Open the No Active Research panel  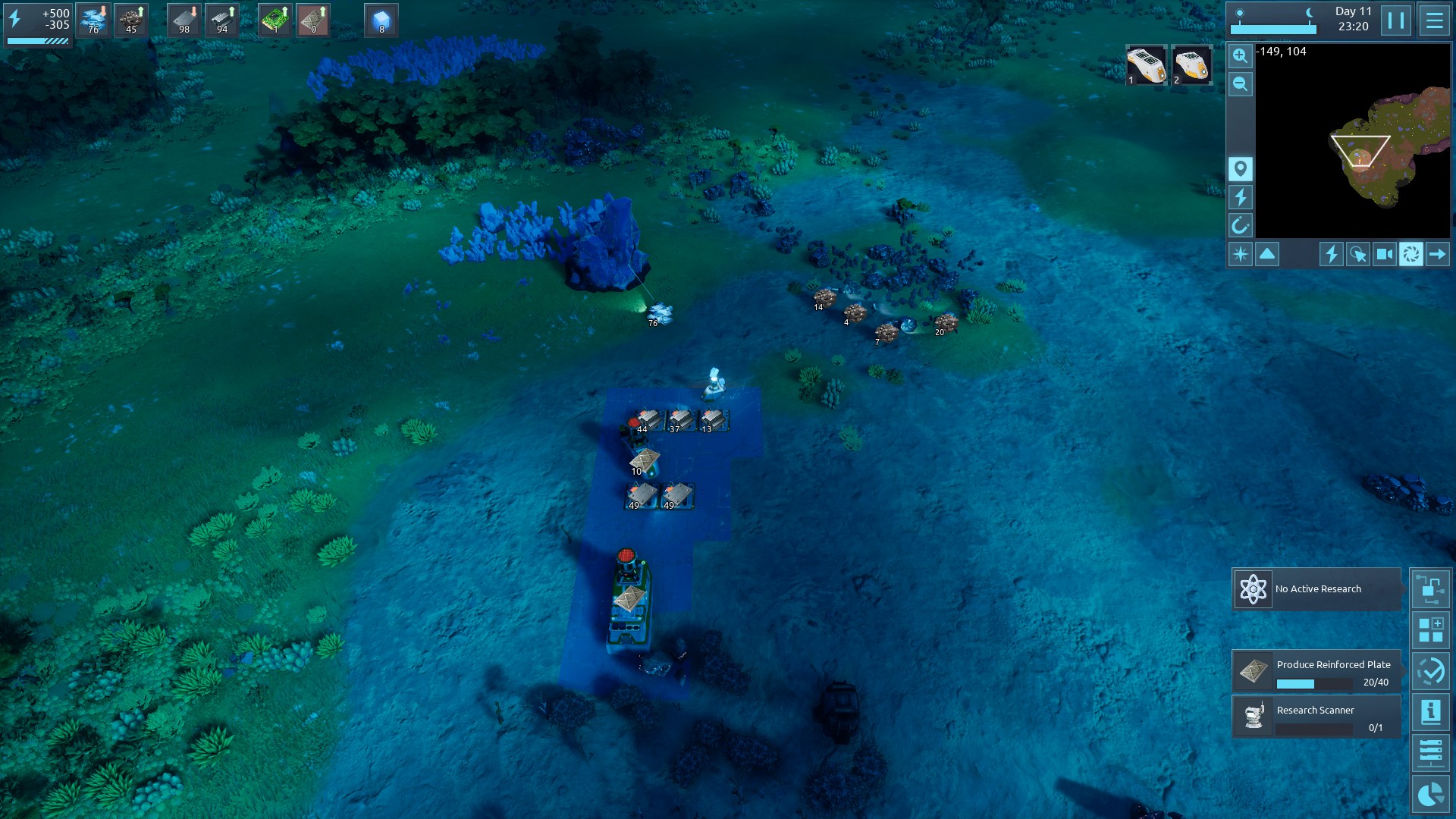coord(1316,589)
